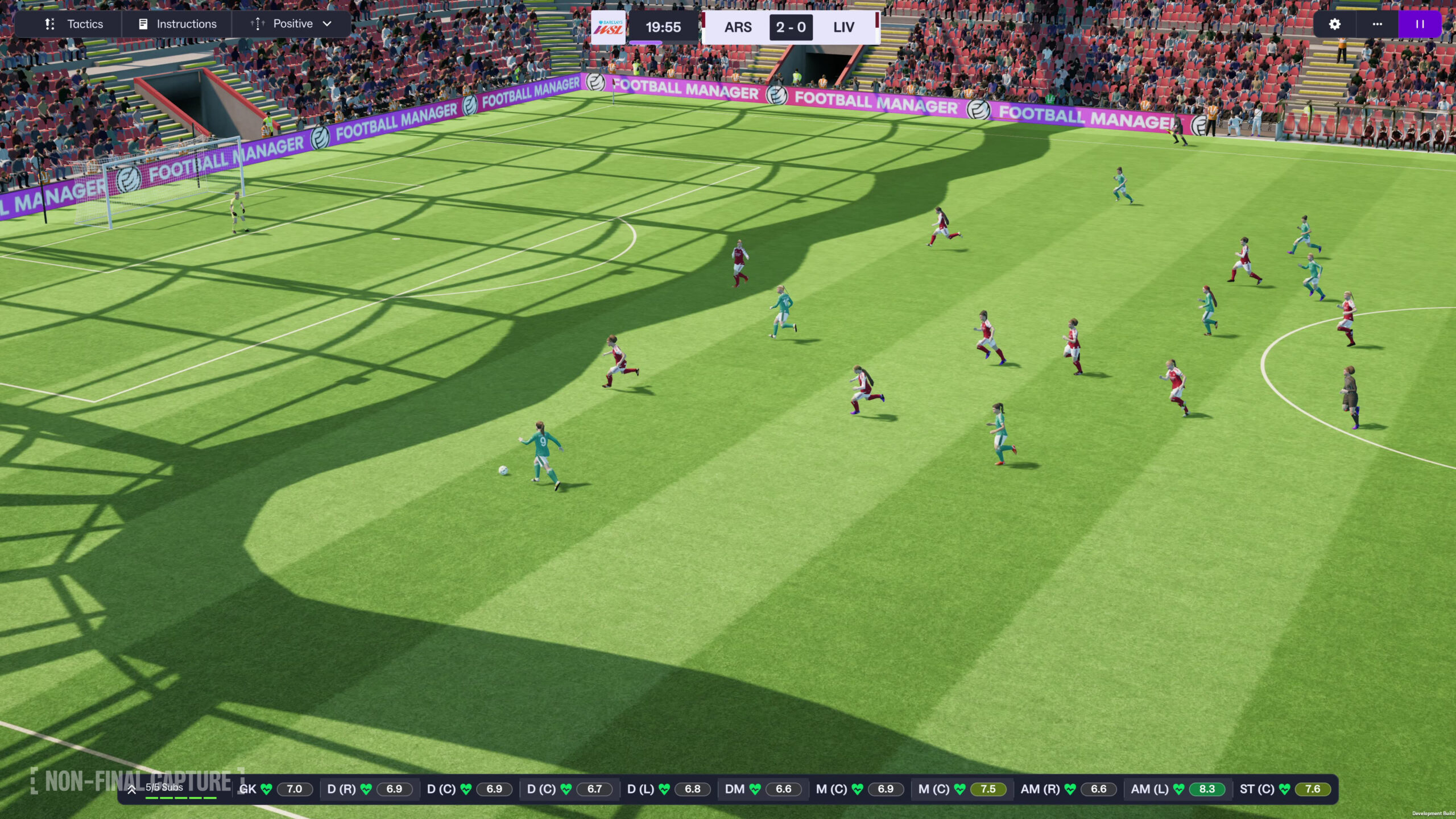Select the team mentality arrows icon
This screenshot has height=819, width=1456.
tap(258, 24)
